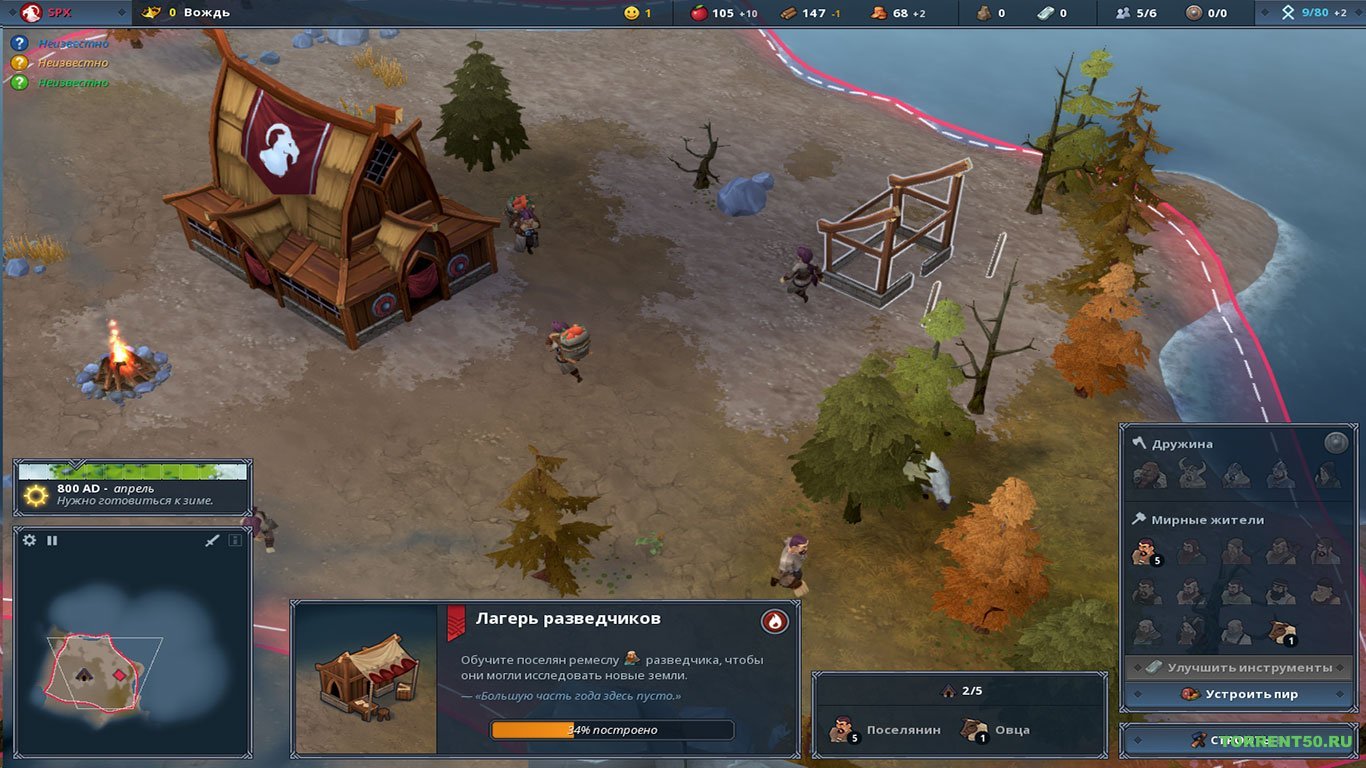This screenshot has width=1366, height=768.
Task: Click the food apple icon in the resource bar
Action: pyautogui.click(x=699, y=13)
